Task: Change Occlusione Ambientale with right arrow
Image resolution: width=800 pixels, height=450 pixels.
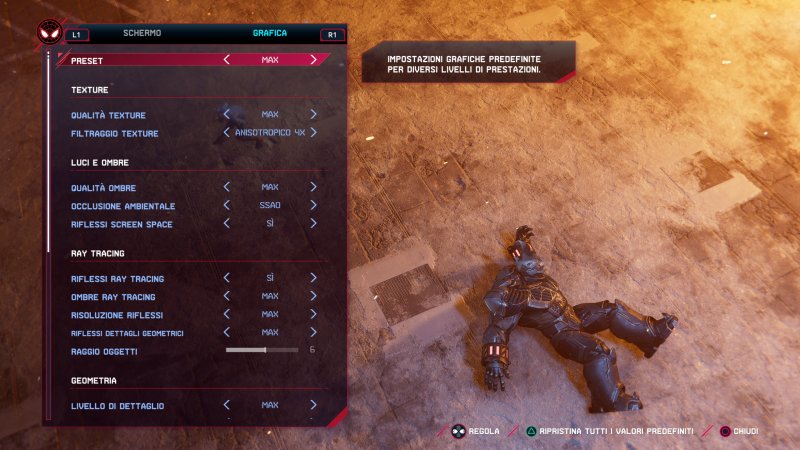Action: click(313, 205)
